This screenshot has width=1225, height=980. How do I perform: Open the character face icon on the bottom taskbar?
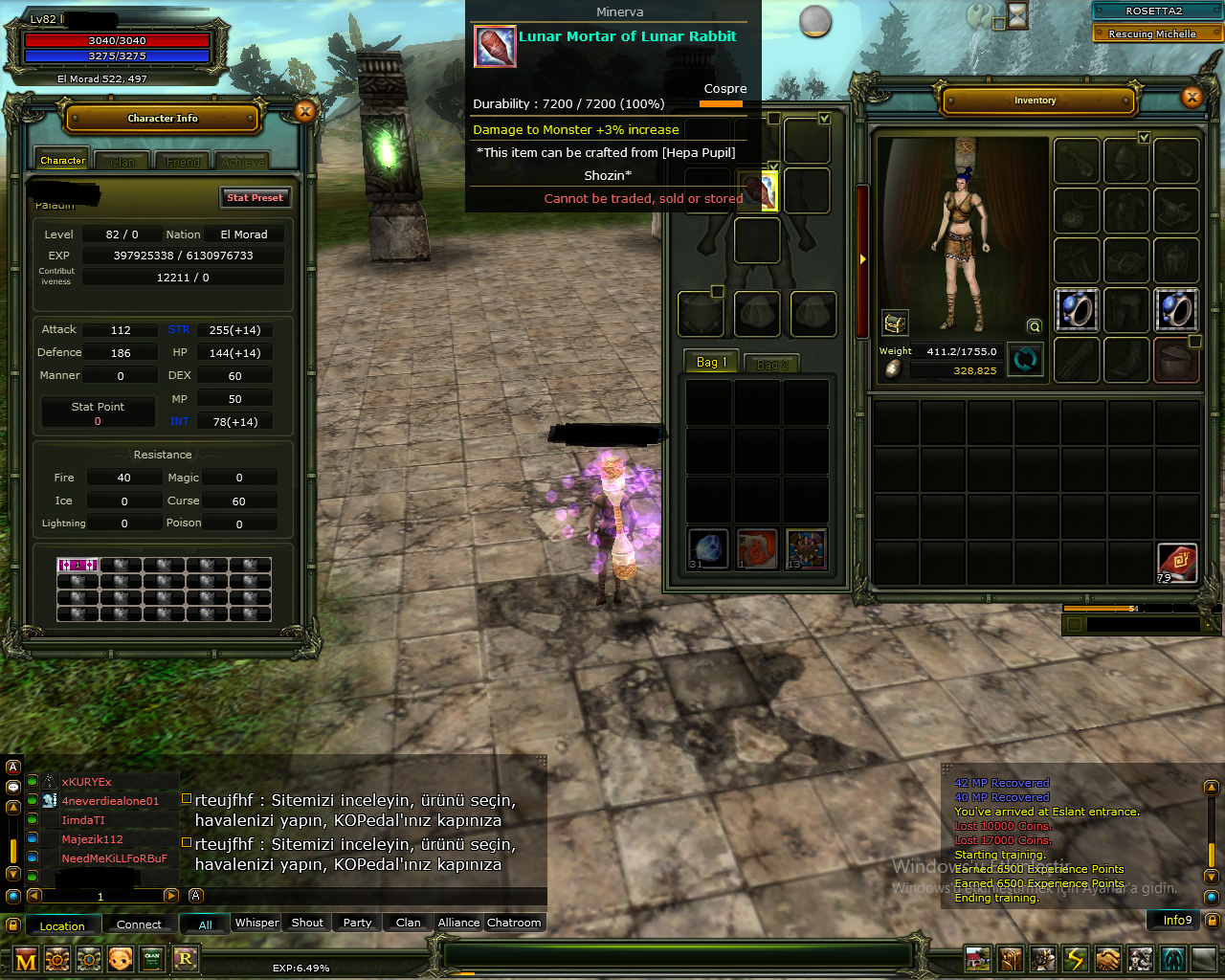120,958
